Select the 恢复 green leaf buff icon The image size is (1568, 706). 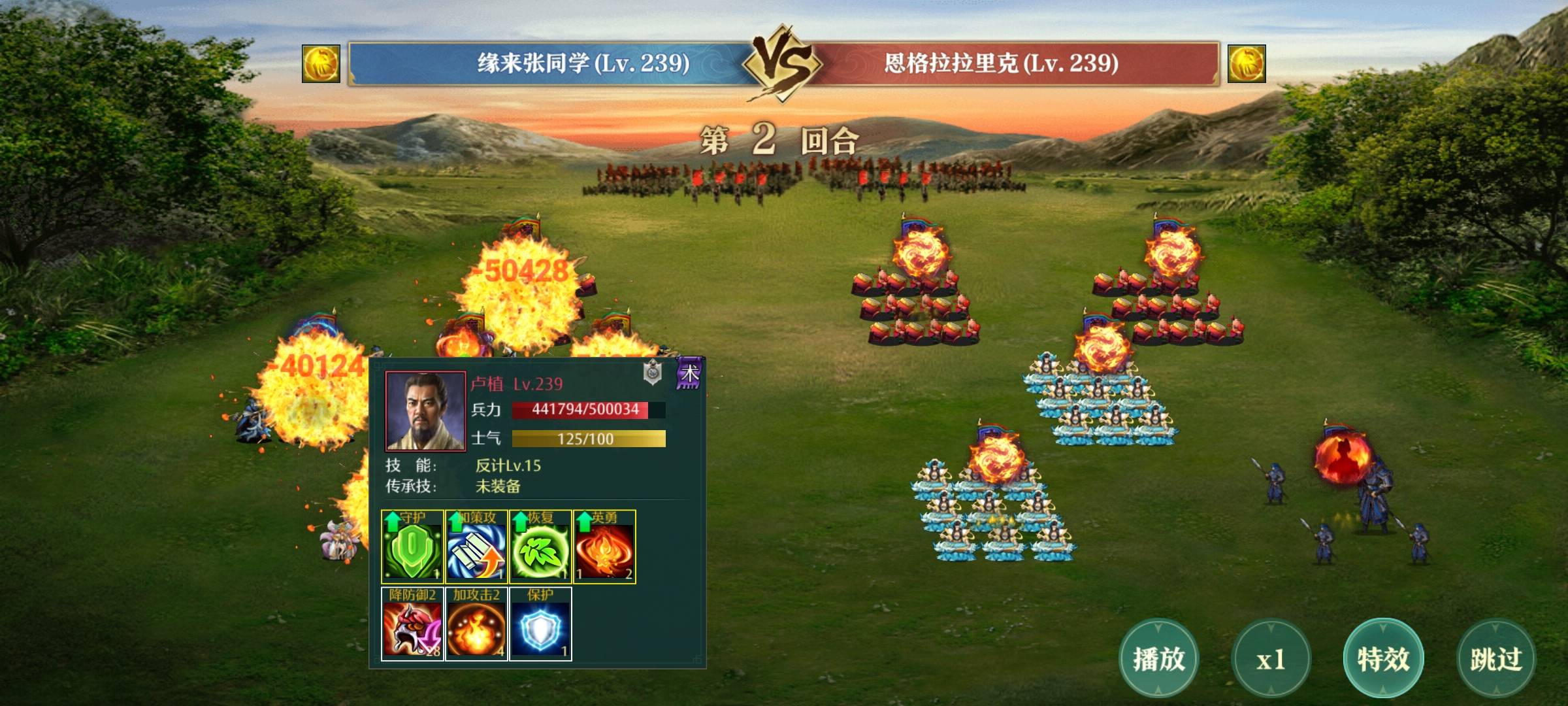[540, 547]
